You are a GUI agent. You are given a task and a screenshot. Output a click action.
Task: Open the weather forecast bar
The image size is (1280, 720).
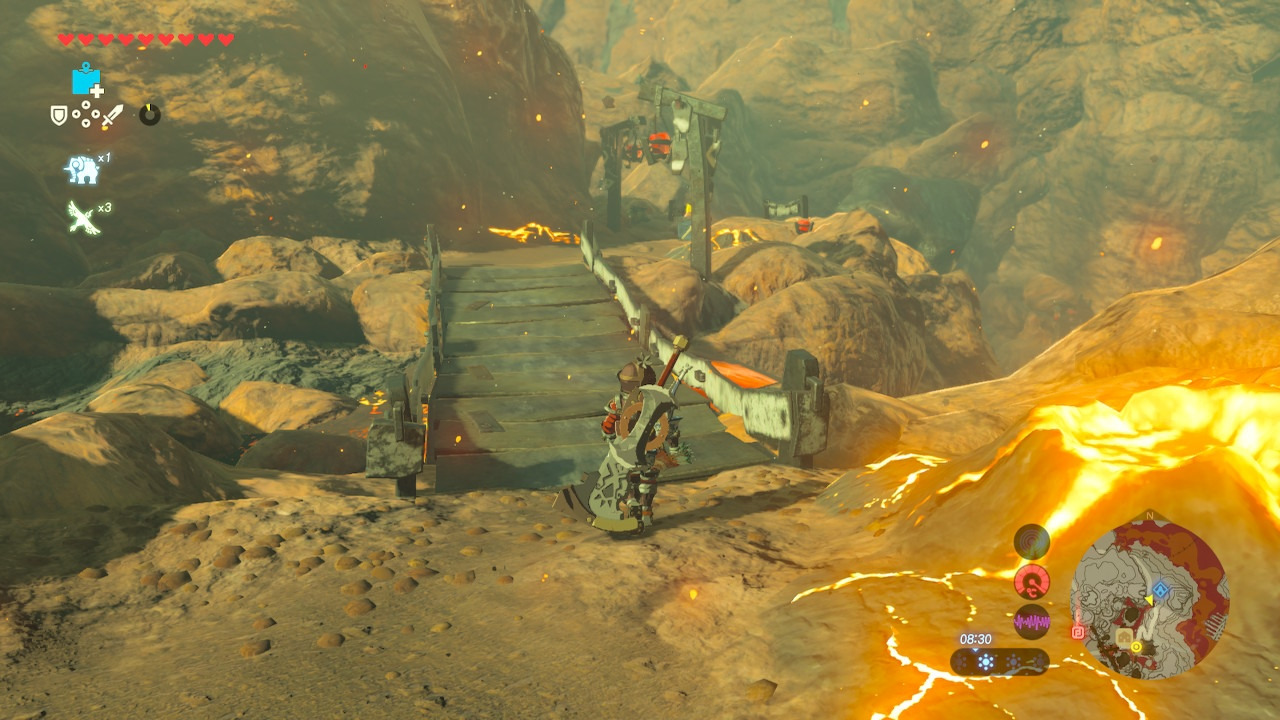click(999, 662)
